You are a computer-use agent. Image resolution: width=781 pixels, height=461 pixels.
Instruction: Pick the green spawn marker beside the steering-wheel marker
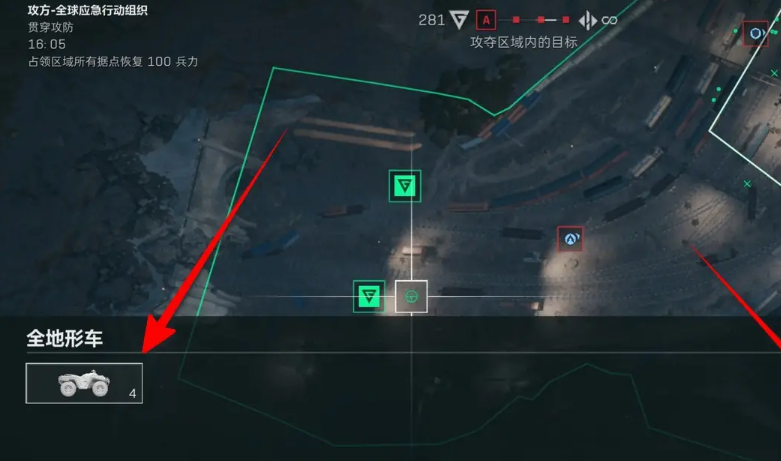pos(369,296)
